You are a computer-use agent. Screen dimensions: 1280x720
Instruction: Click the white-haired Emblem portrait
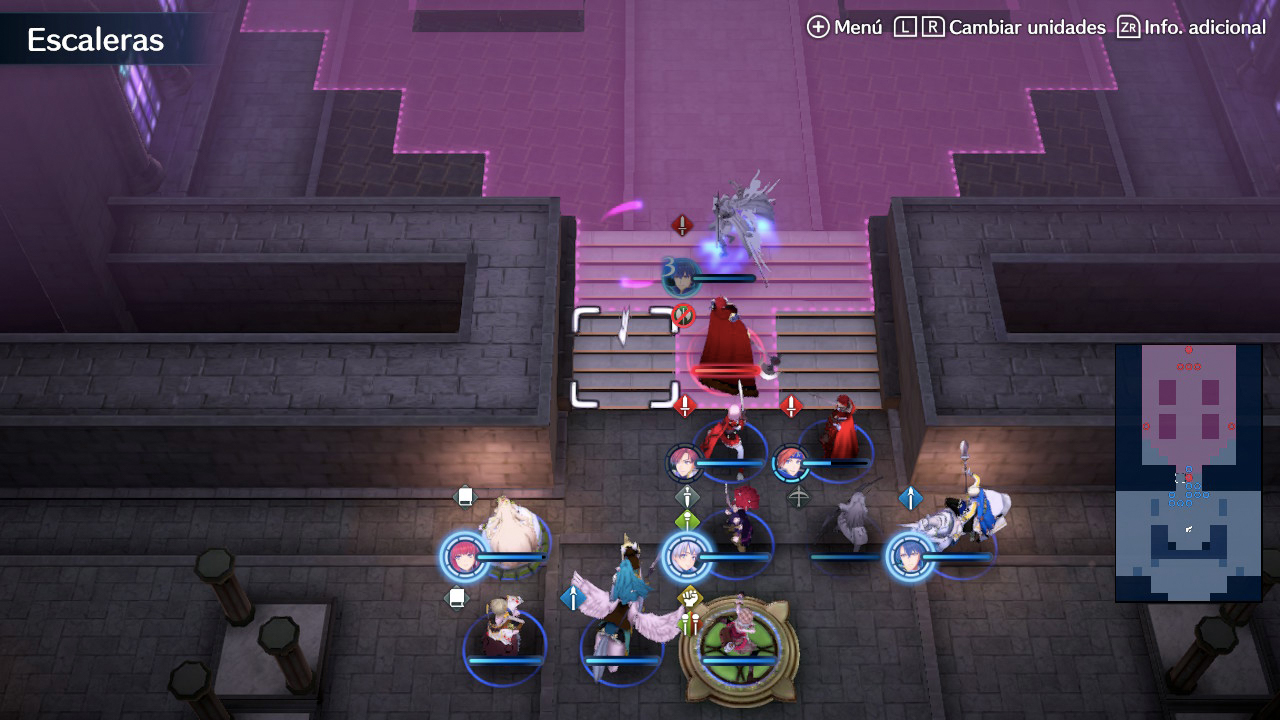pos(687,557)
